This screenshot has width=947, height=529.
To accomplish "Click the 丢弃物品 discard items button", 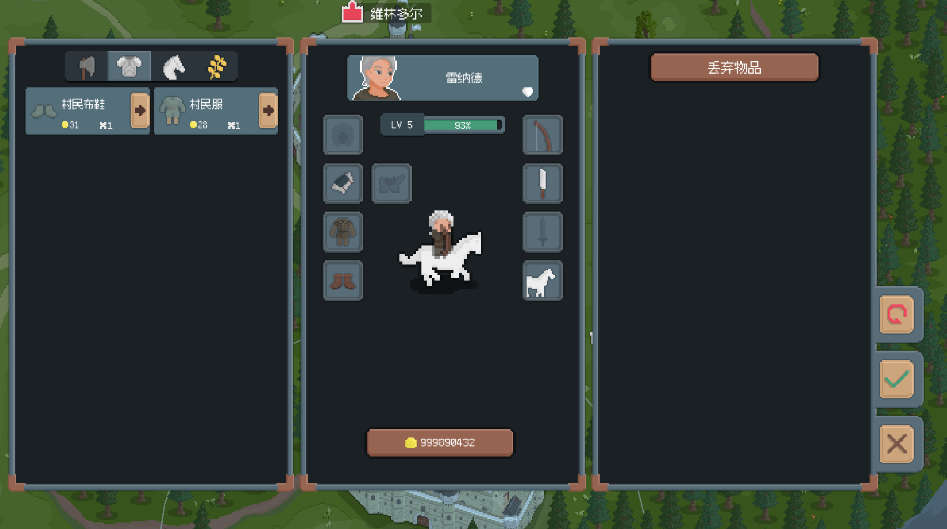I will pos(734,67).
